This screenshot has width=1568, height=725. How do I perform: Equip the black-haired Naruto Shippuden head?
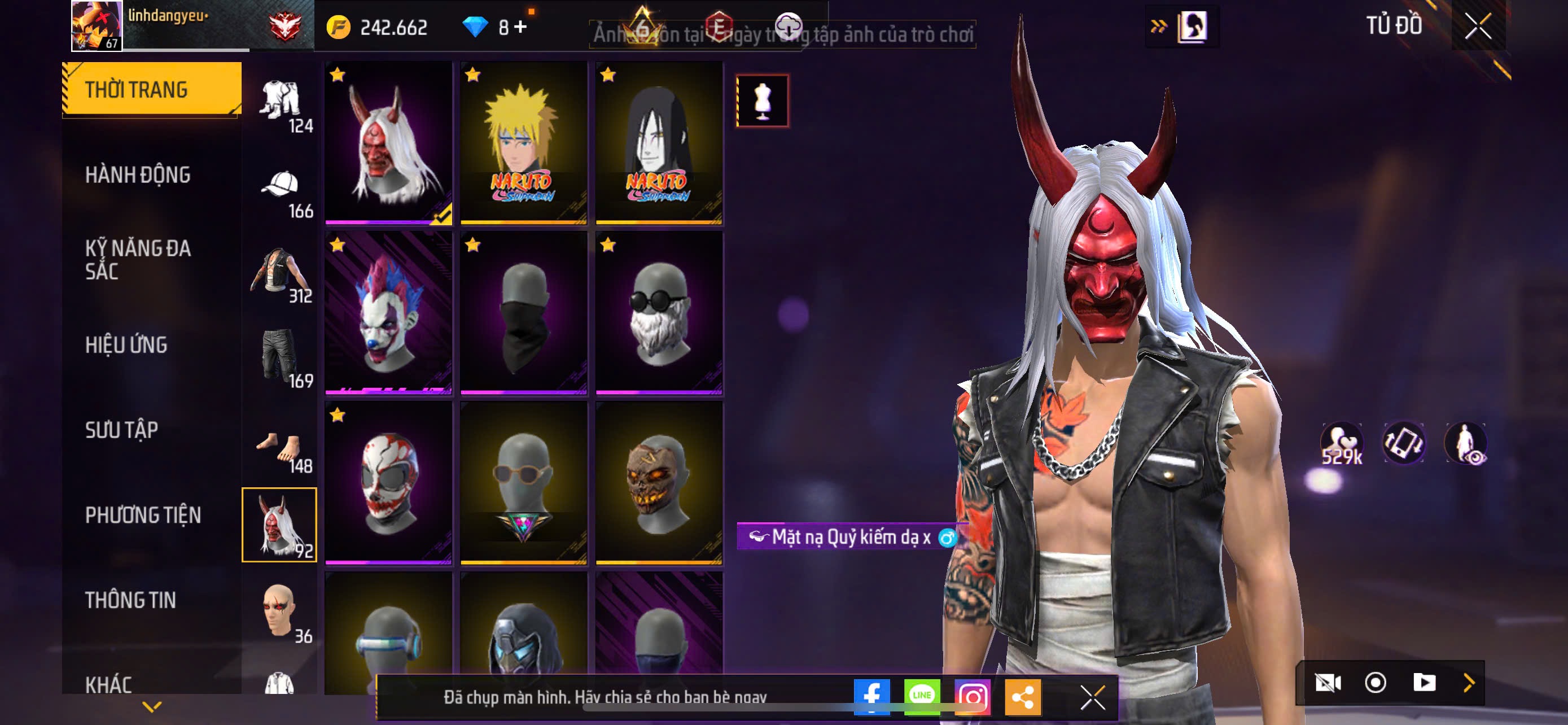tap(659, 143)
